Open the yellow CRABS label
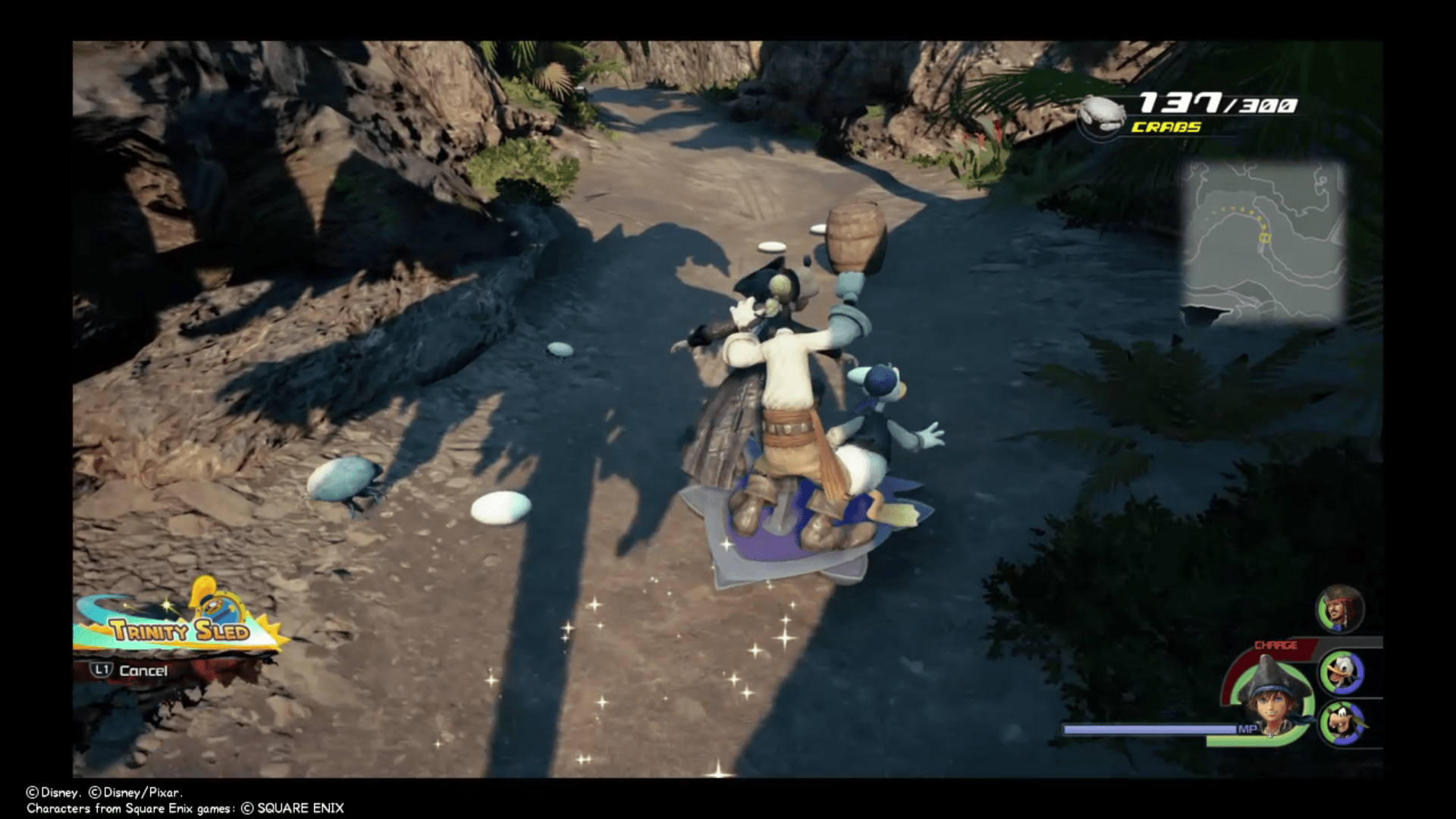 (x=1165, y=127)
